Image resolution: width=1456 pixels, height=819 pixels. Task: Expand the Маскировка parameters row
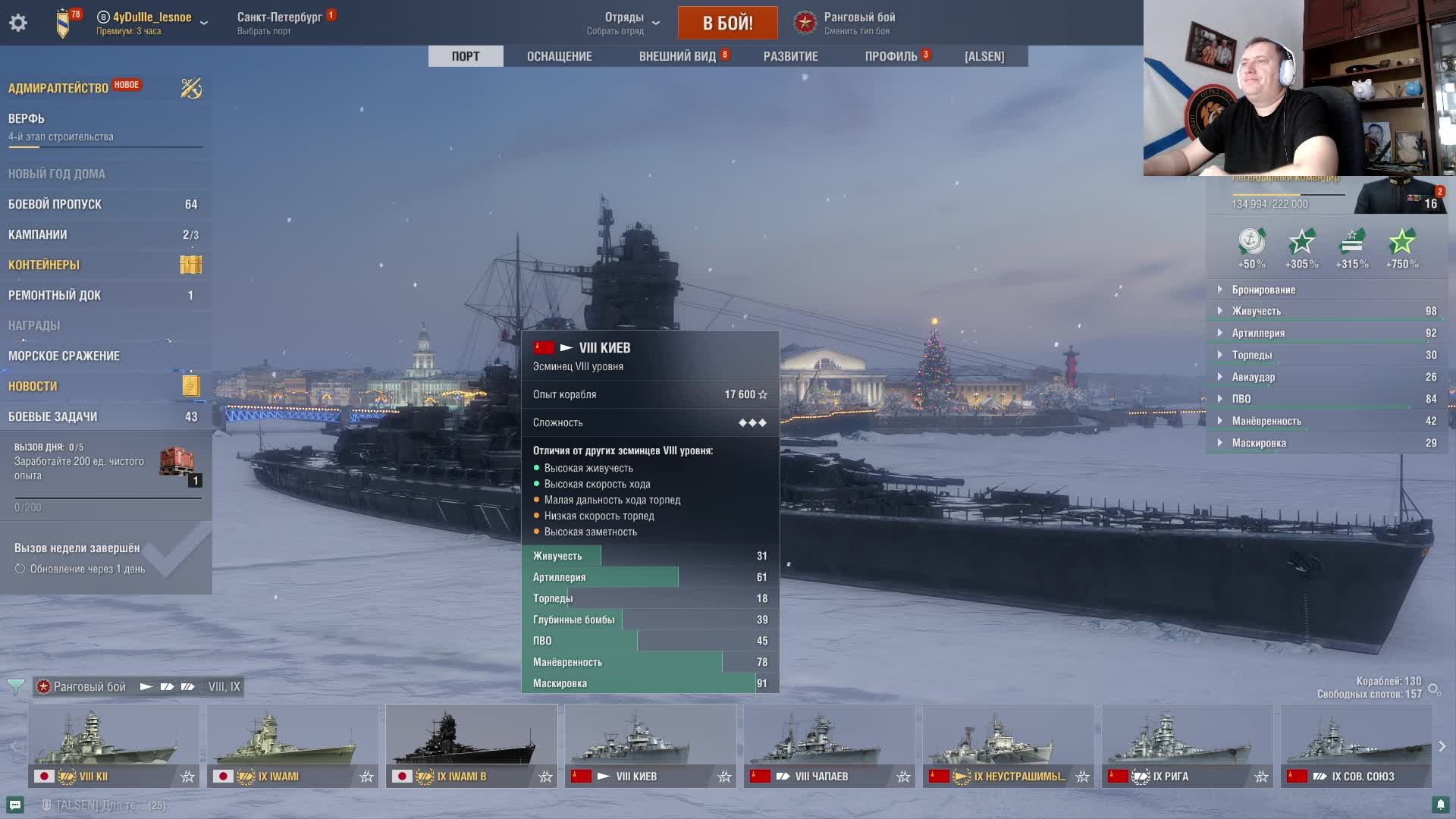click(1259, 443)
